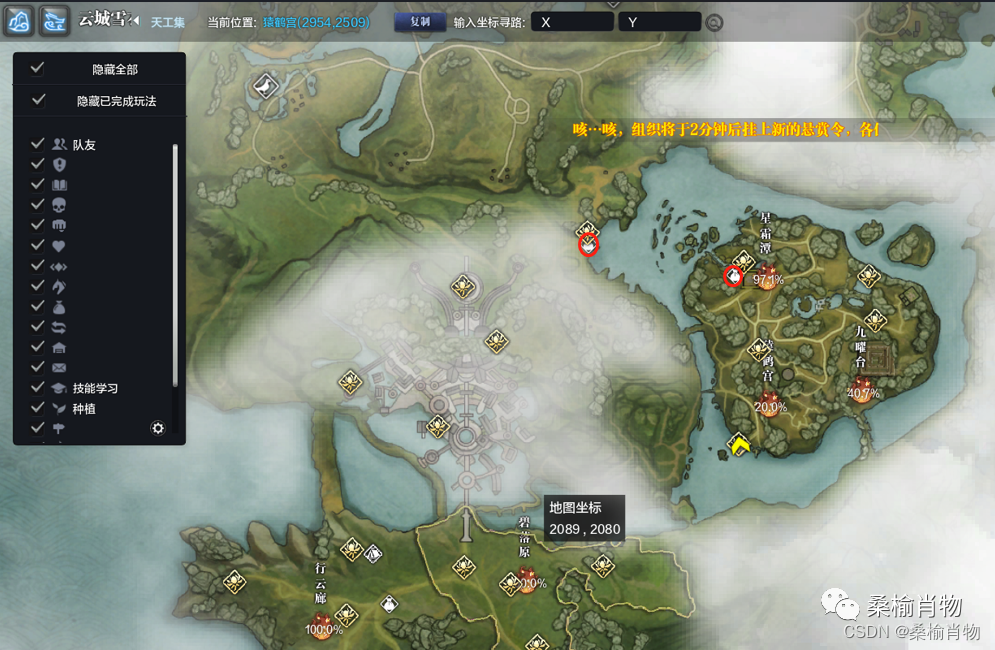
Task: Toggle the 隐藏已完成玩法 checkbox
Action: (38, 100)
